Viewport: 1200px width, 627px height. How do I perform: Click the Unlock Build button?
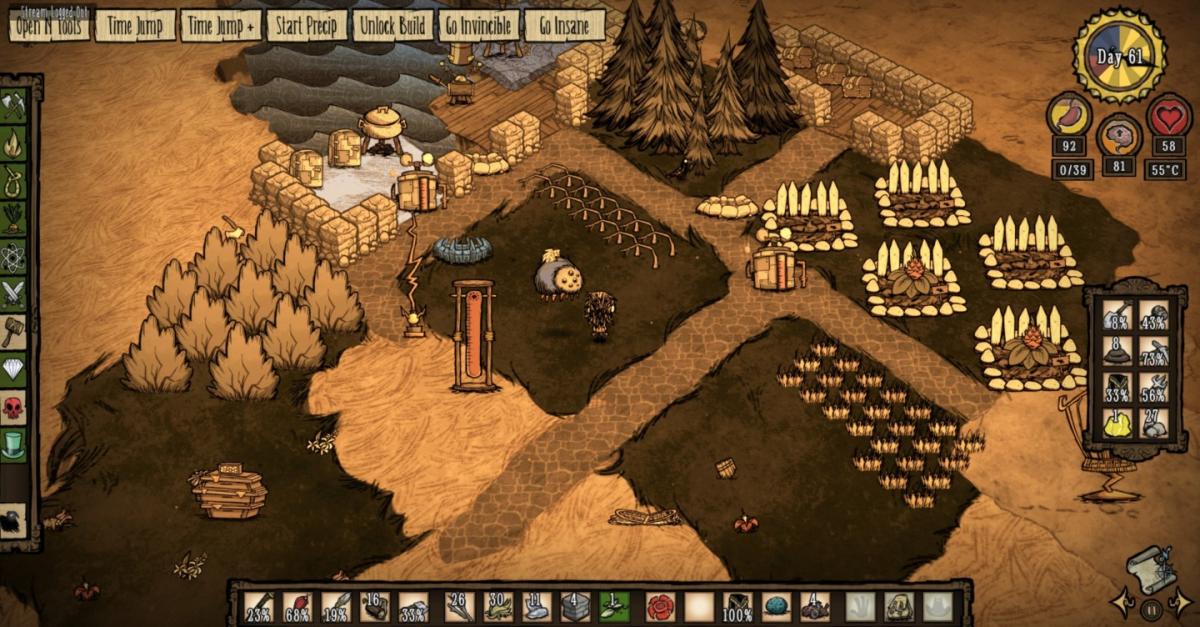[393, 26]
